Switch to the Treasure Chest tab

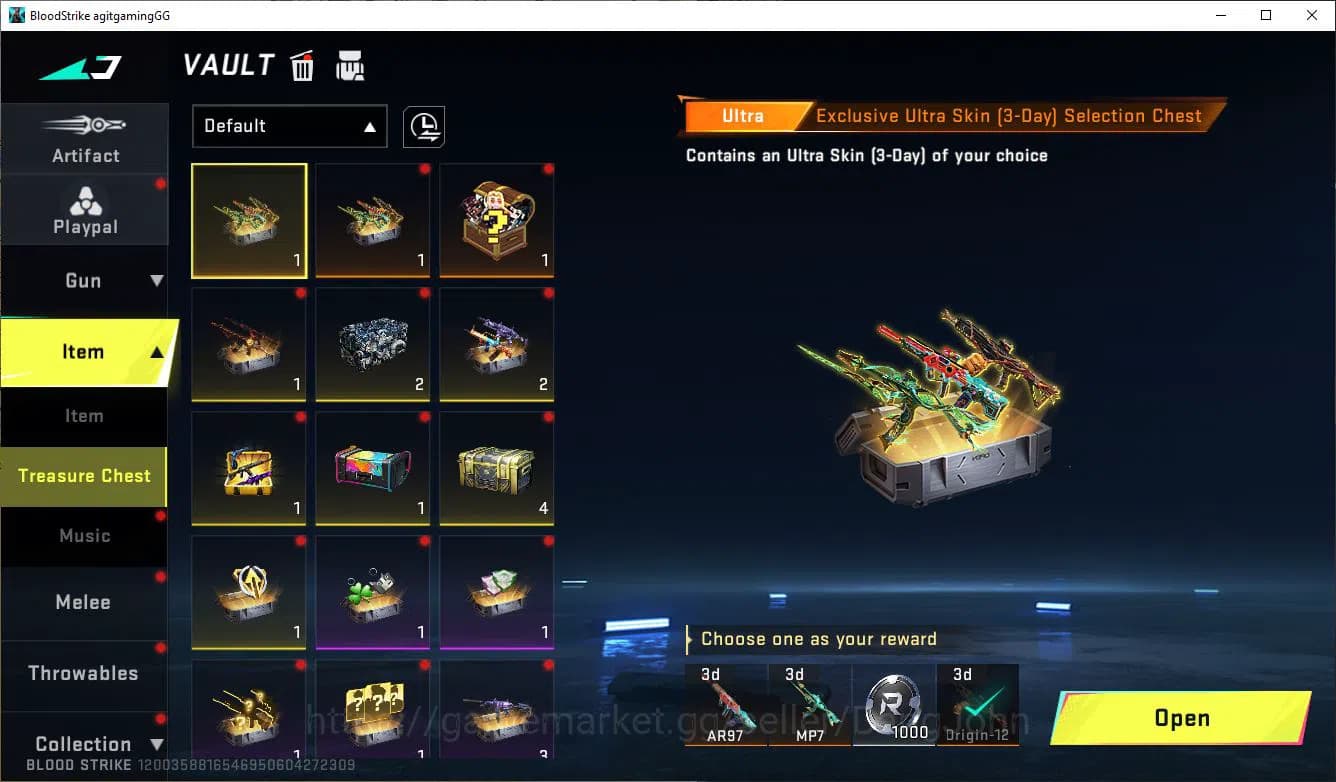(83, 477)
